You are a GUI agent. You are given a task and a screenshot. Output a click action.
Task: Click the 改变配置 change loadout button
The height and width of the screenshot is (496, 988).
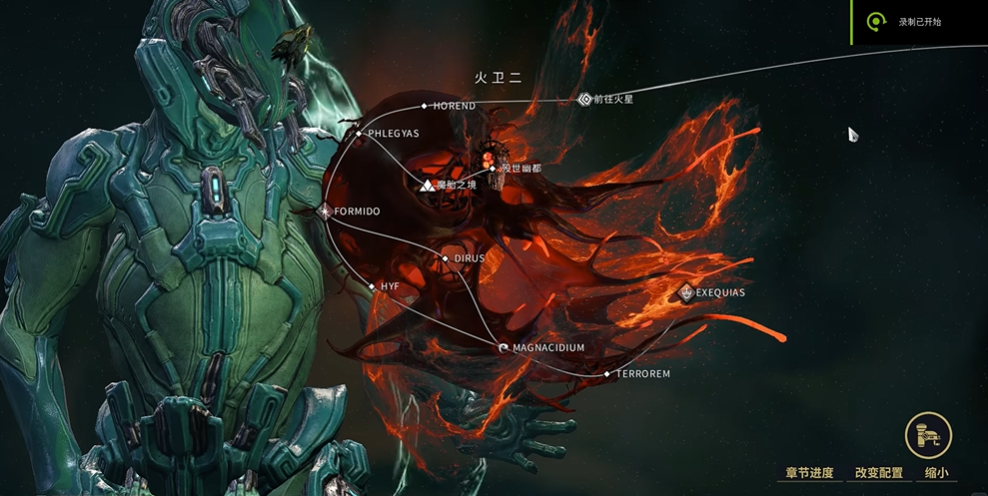[878, 473]
